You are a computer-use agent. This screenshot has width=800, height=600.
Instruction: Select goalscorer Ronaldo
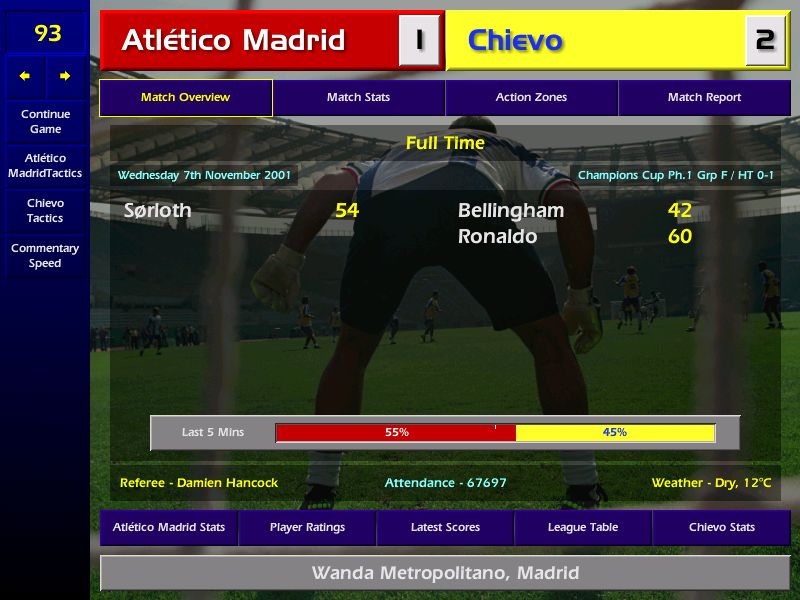(497, 236)
